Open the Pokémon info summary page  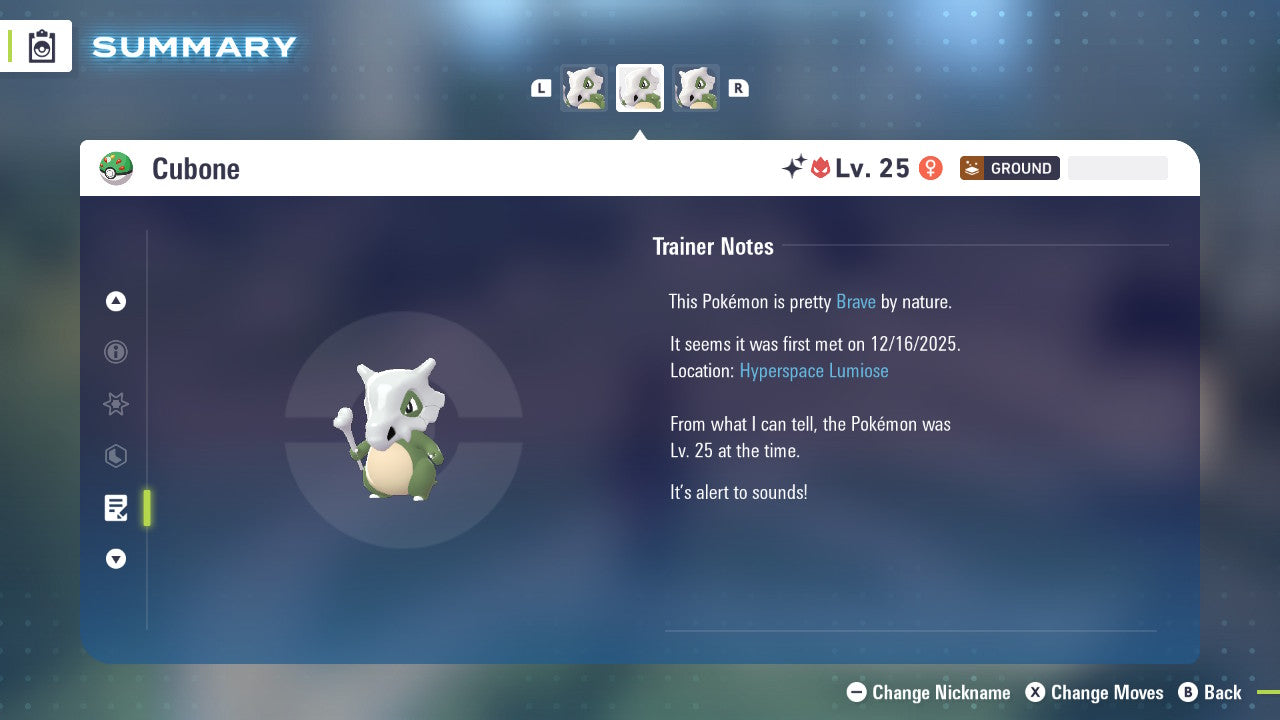point(115,352)
